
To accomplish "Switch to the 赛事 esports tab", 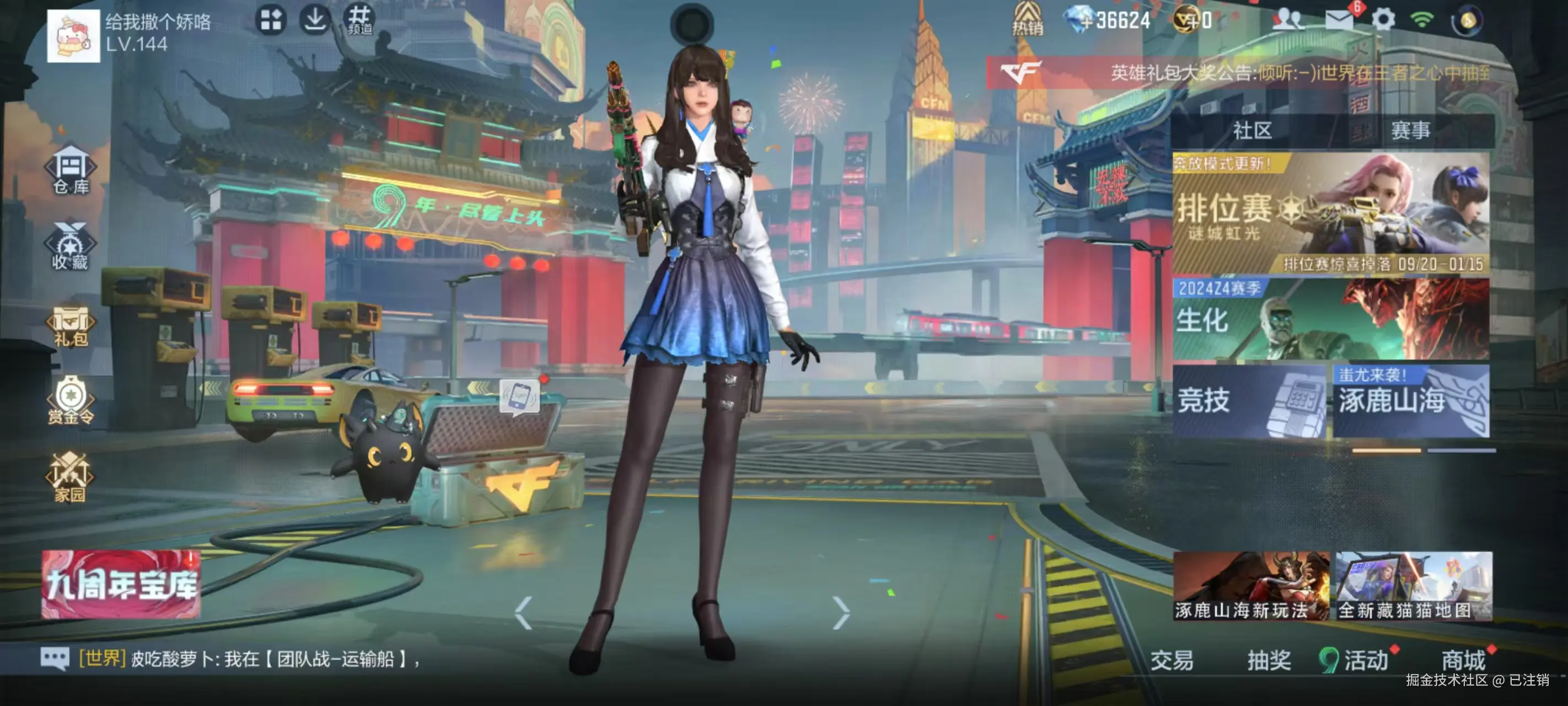I will [1410, 130].
